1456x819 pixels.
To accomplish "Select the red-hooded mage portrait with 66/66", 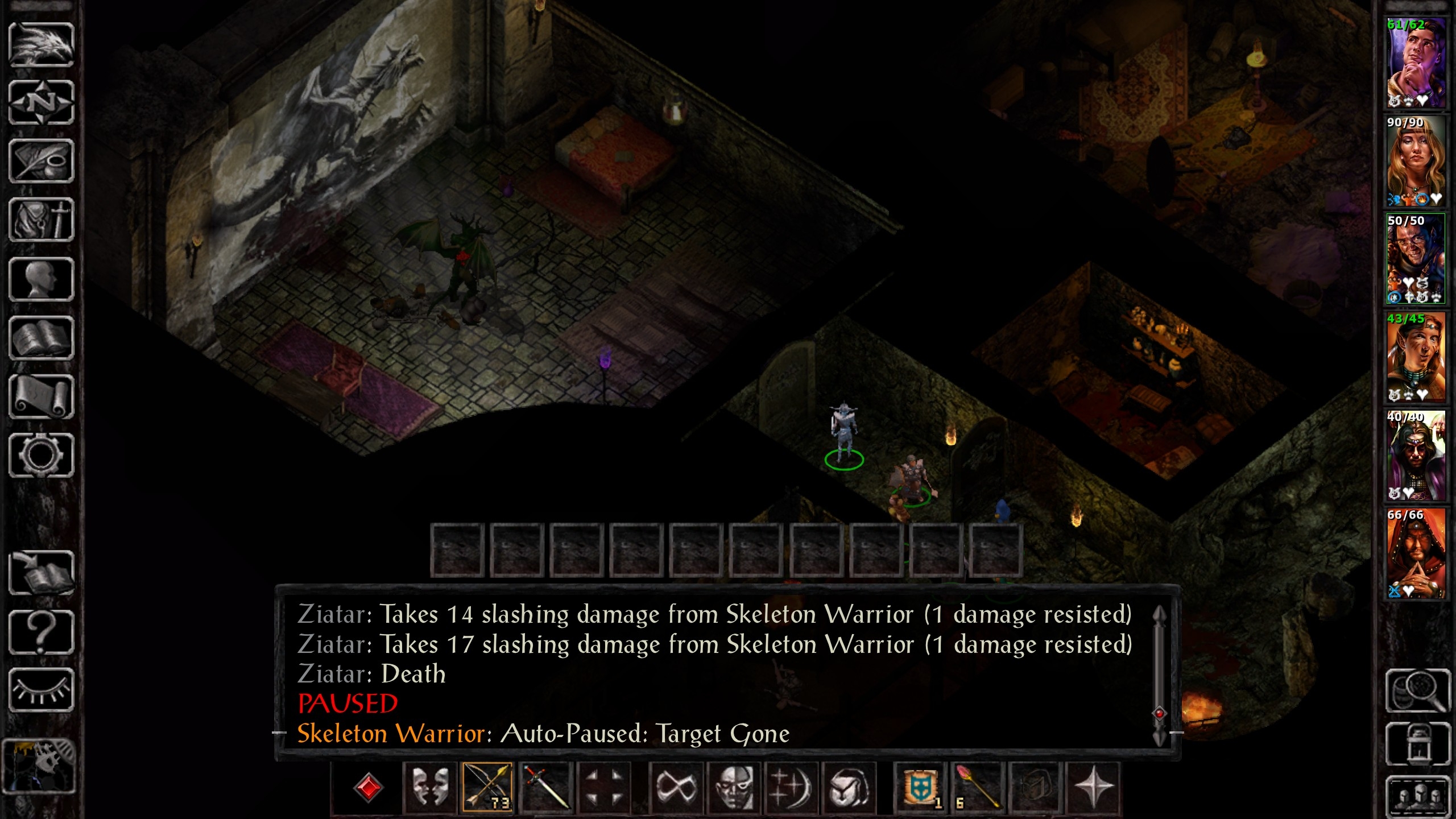I will (1416, 553).
